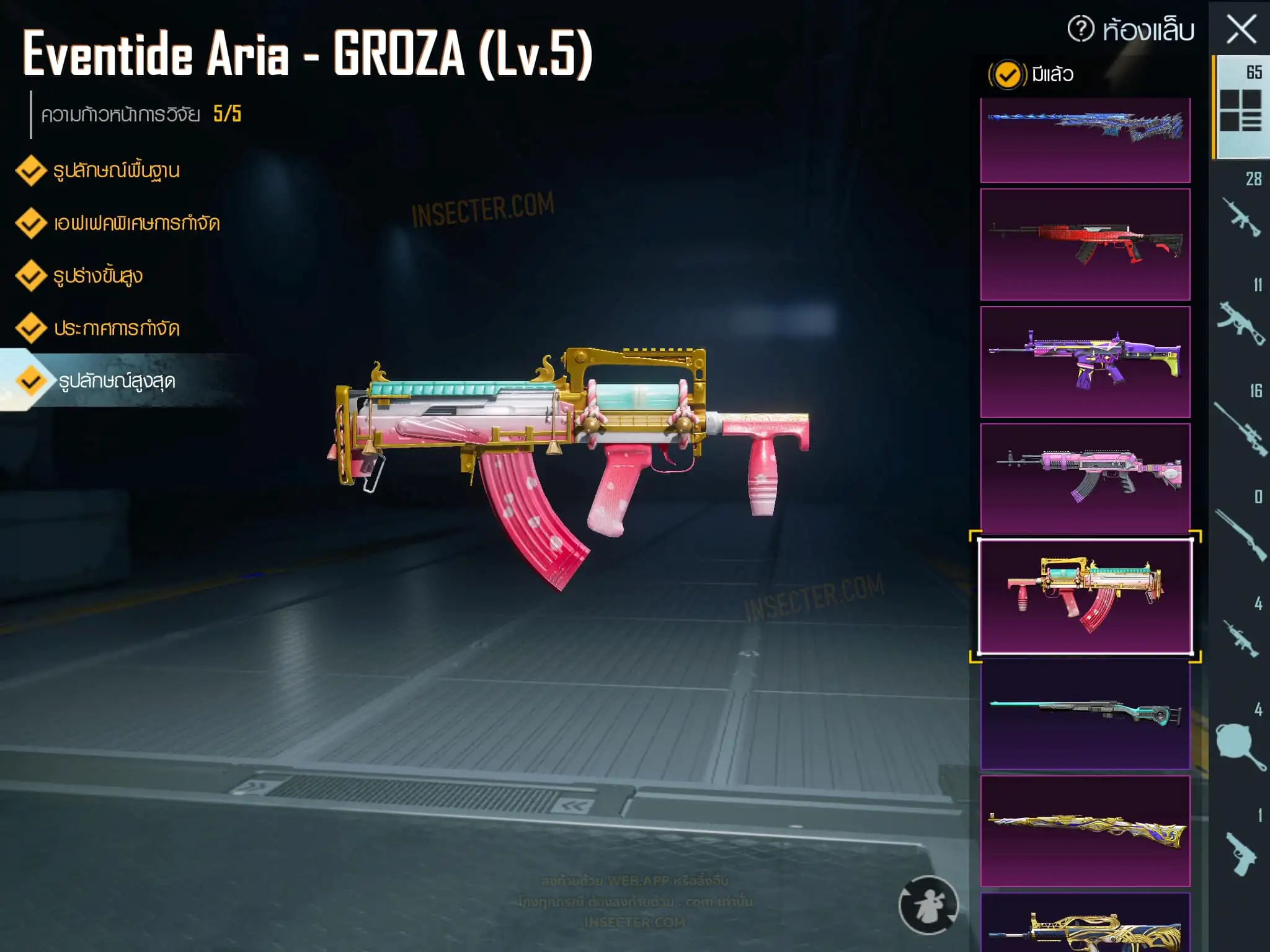Select the blue spiked sniper rifle skin
The image size is (1270, 952).
(x=1085, y=139)
